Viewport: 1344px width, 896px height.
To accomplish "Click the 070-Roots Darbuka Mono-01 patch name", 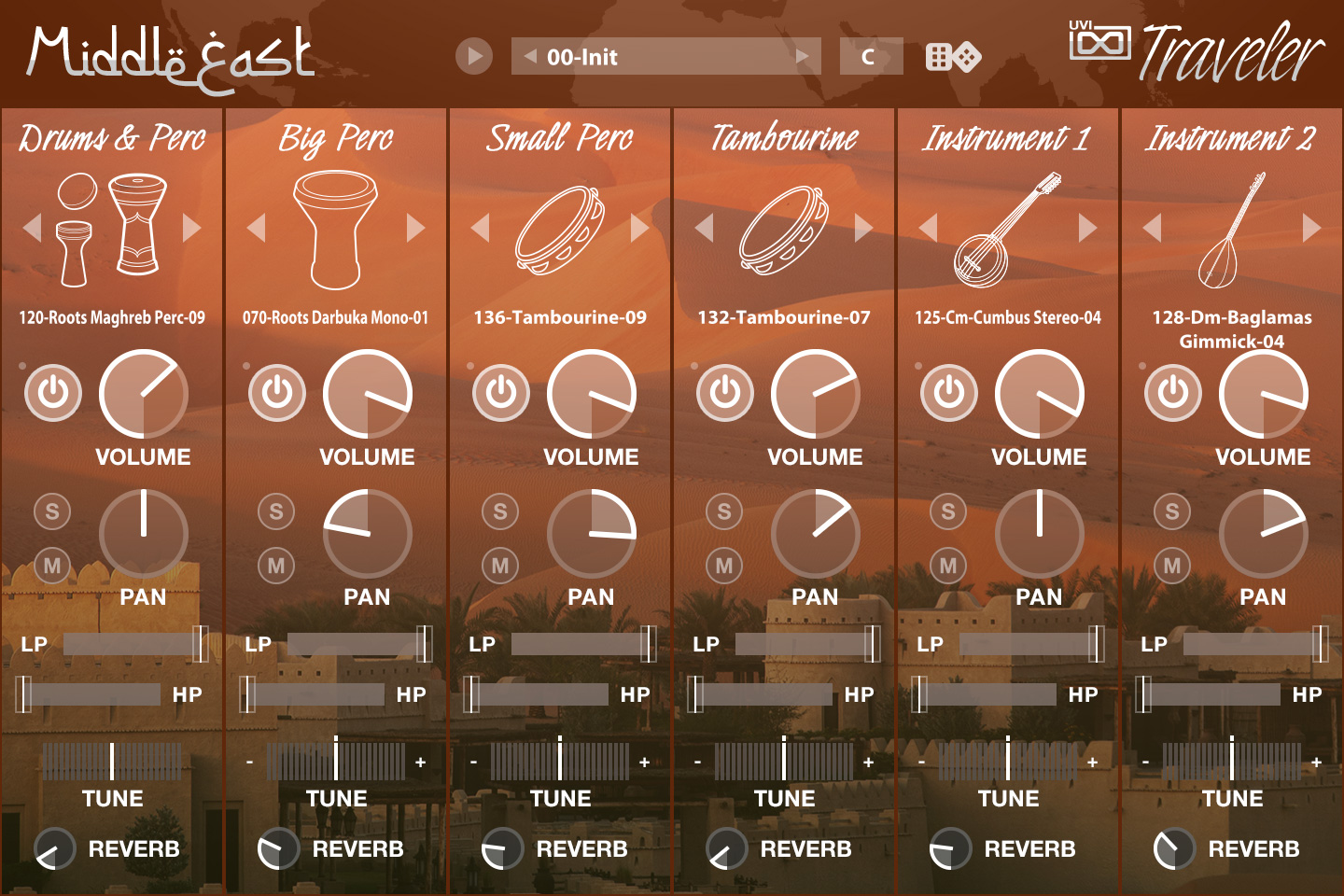I will point(336,318).
